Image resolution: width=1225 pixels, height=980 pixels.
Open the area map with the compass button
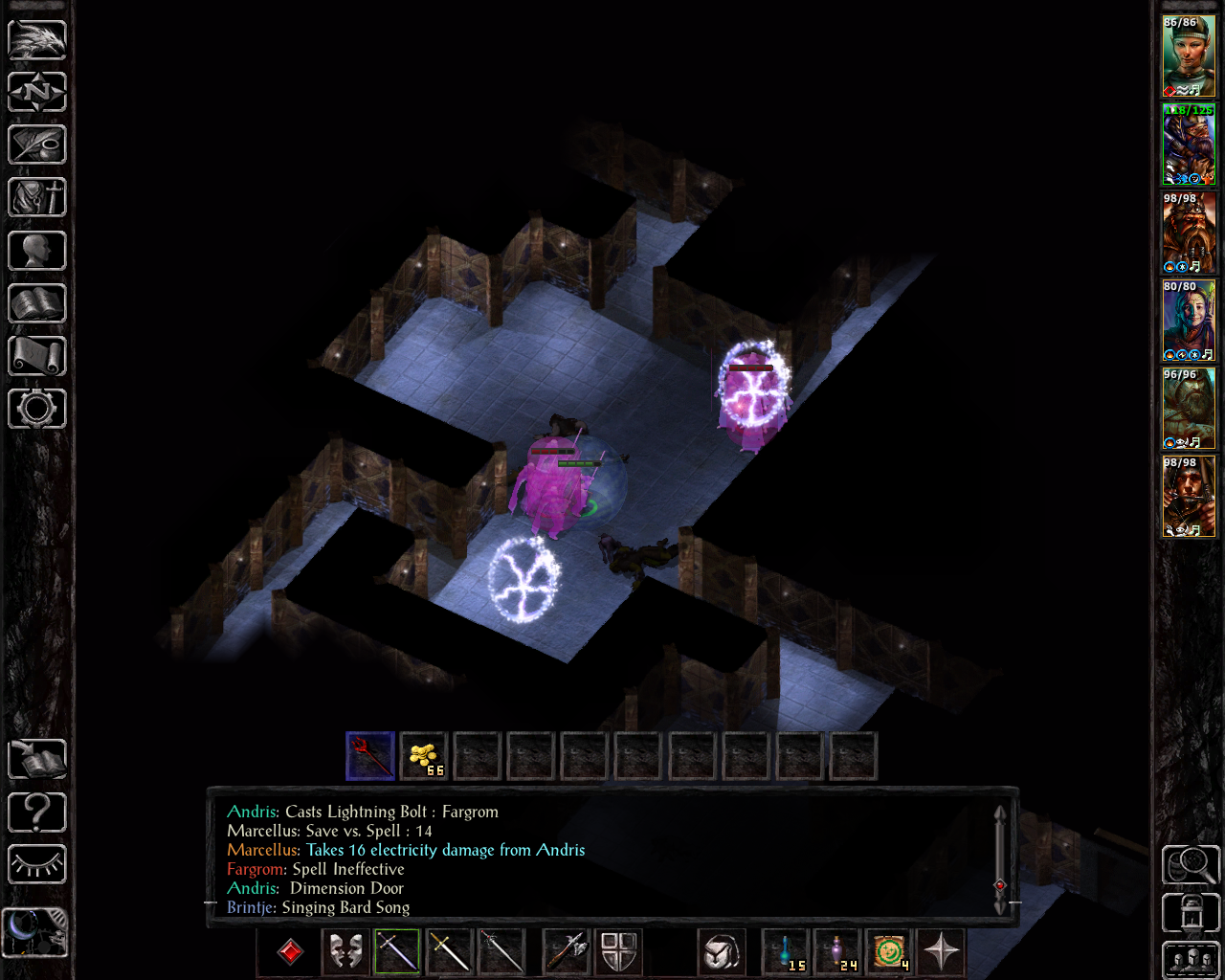(x=37, y=93)
